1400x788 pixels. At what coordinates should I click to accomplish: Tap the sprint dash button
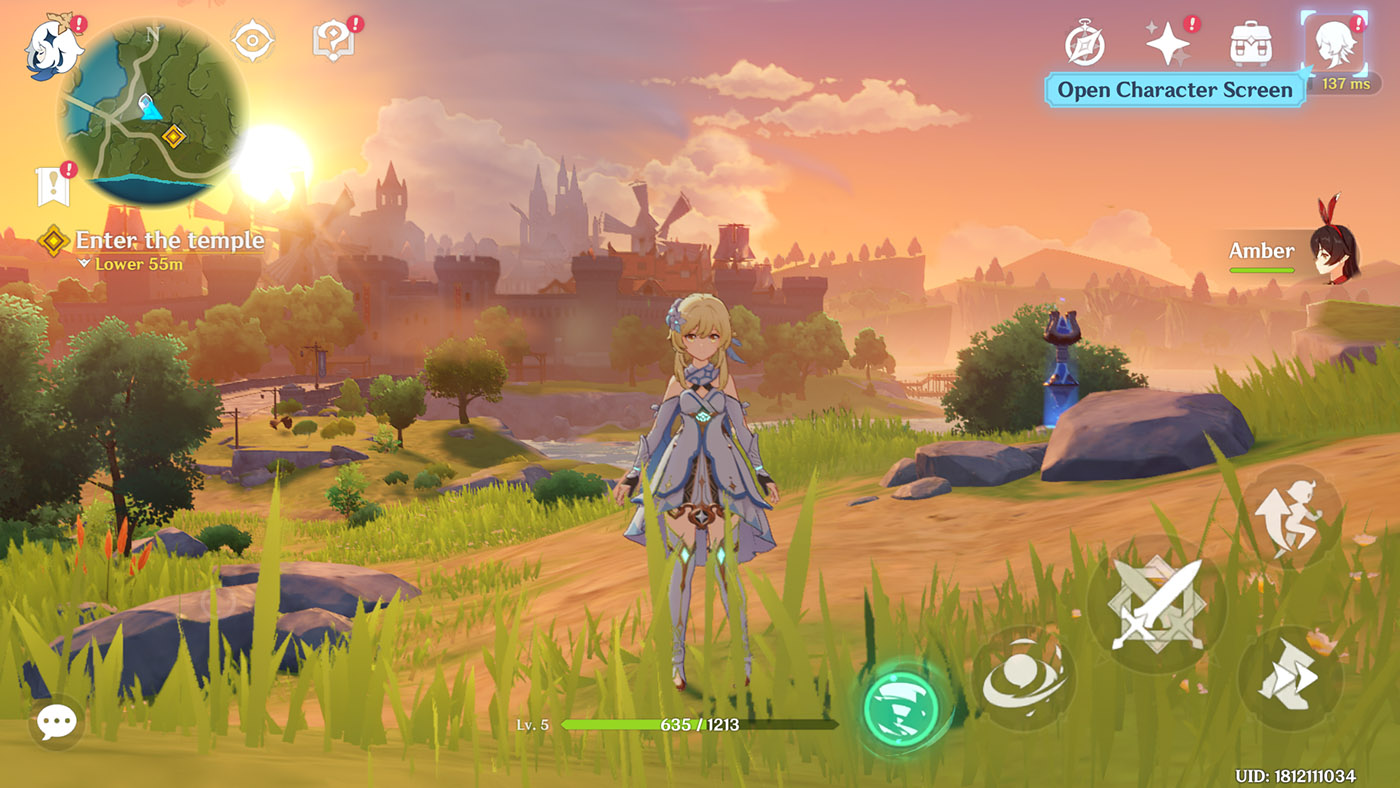(x=1289, y=678)
